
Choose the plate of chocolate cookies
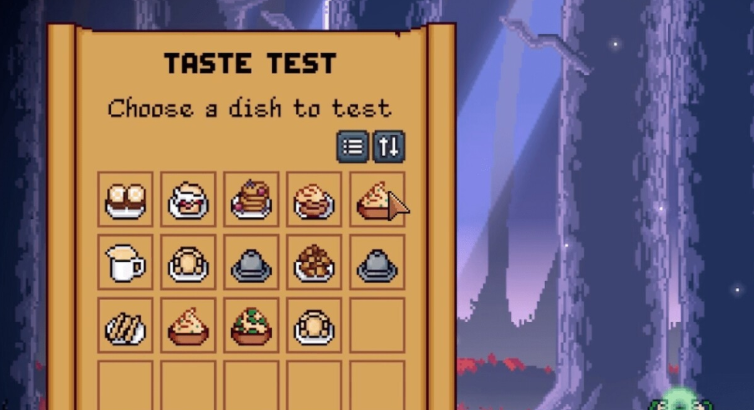313,263
